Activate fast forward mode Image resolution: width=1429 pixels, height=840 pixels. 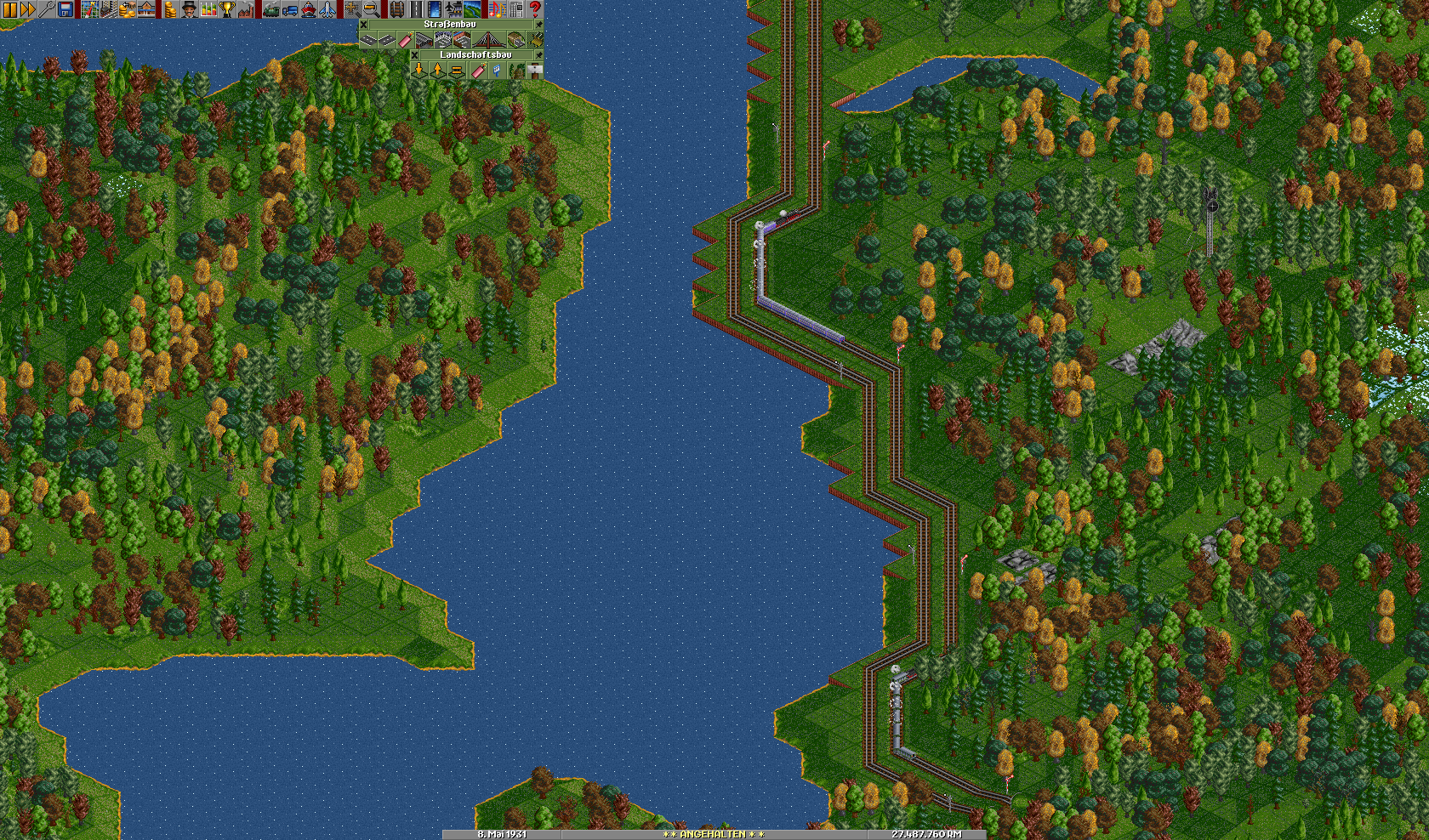[28, 9]
